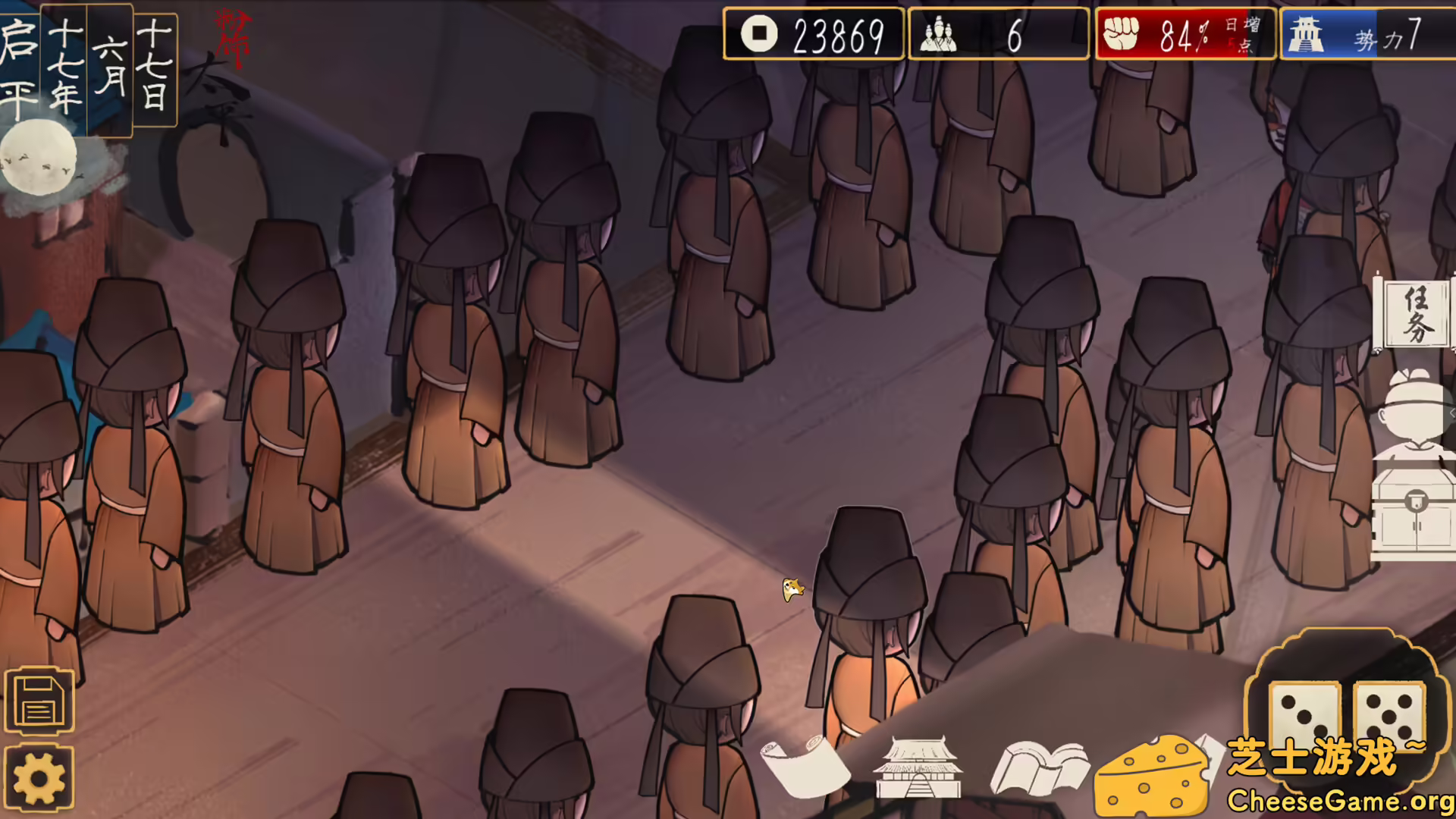Click the coin icon showing 23869 currency

tap(761, 33)
